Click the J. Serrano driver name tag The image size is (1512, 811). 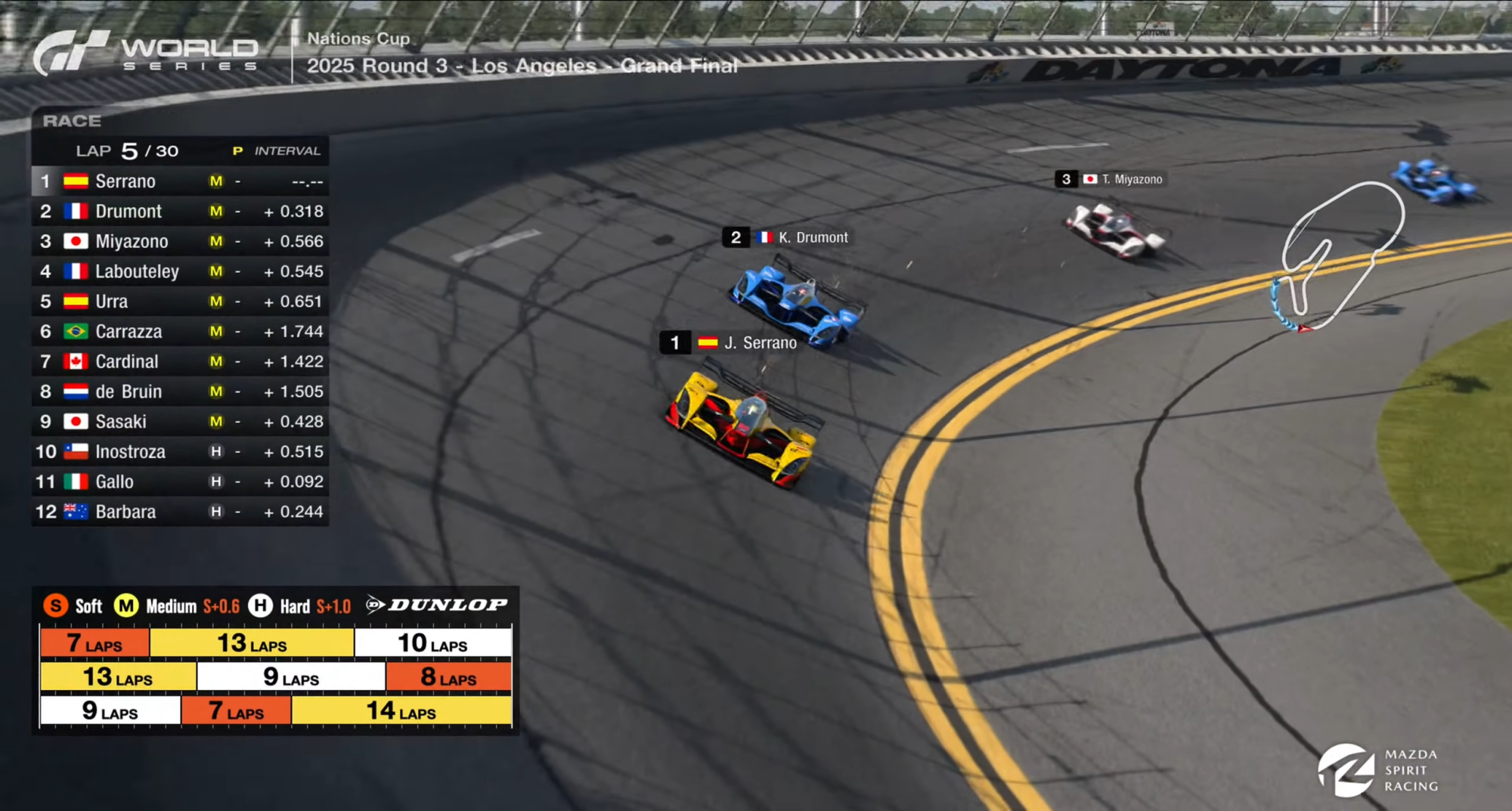pos(730,343)
